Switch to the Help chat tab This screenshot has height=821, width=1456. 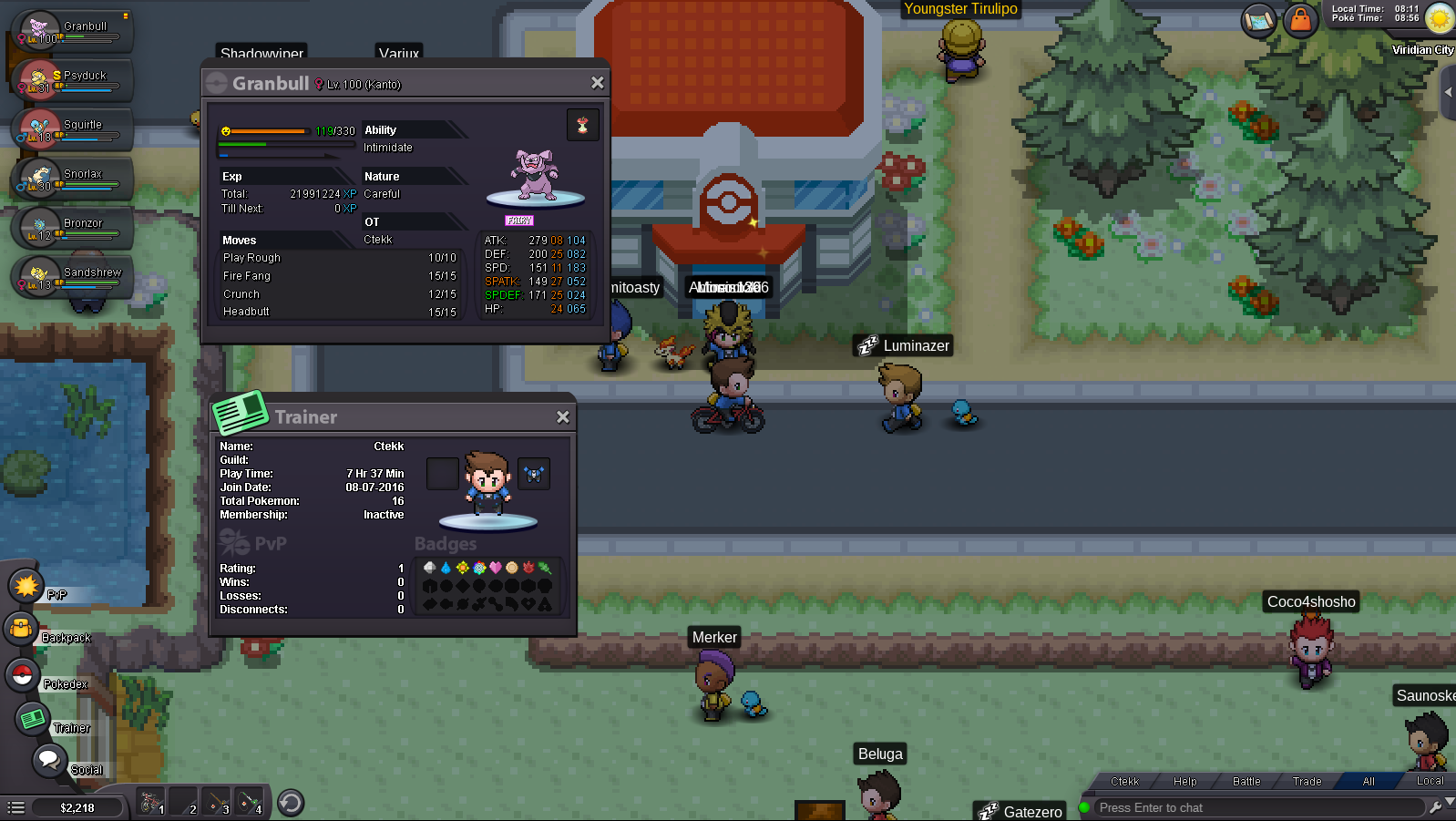[x=1184, y=781]
